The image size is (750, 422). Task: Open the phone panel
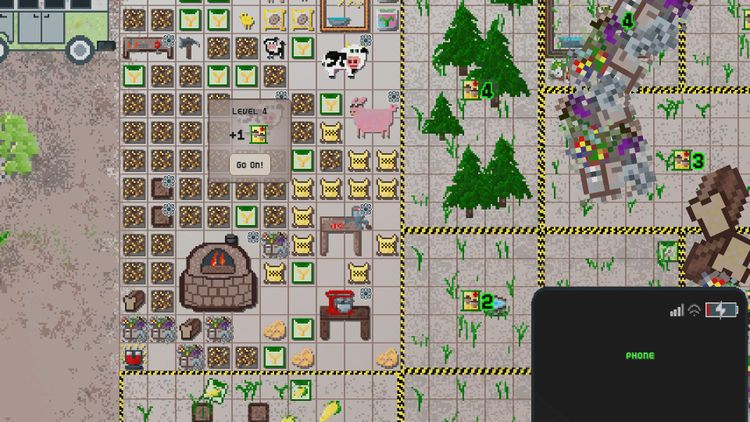tap(640, 356)
